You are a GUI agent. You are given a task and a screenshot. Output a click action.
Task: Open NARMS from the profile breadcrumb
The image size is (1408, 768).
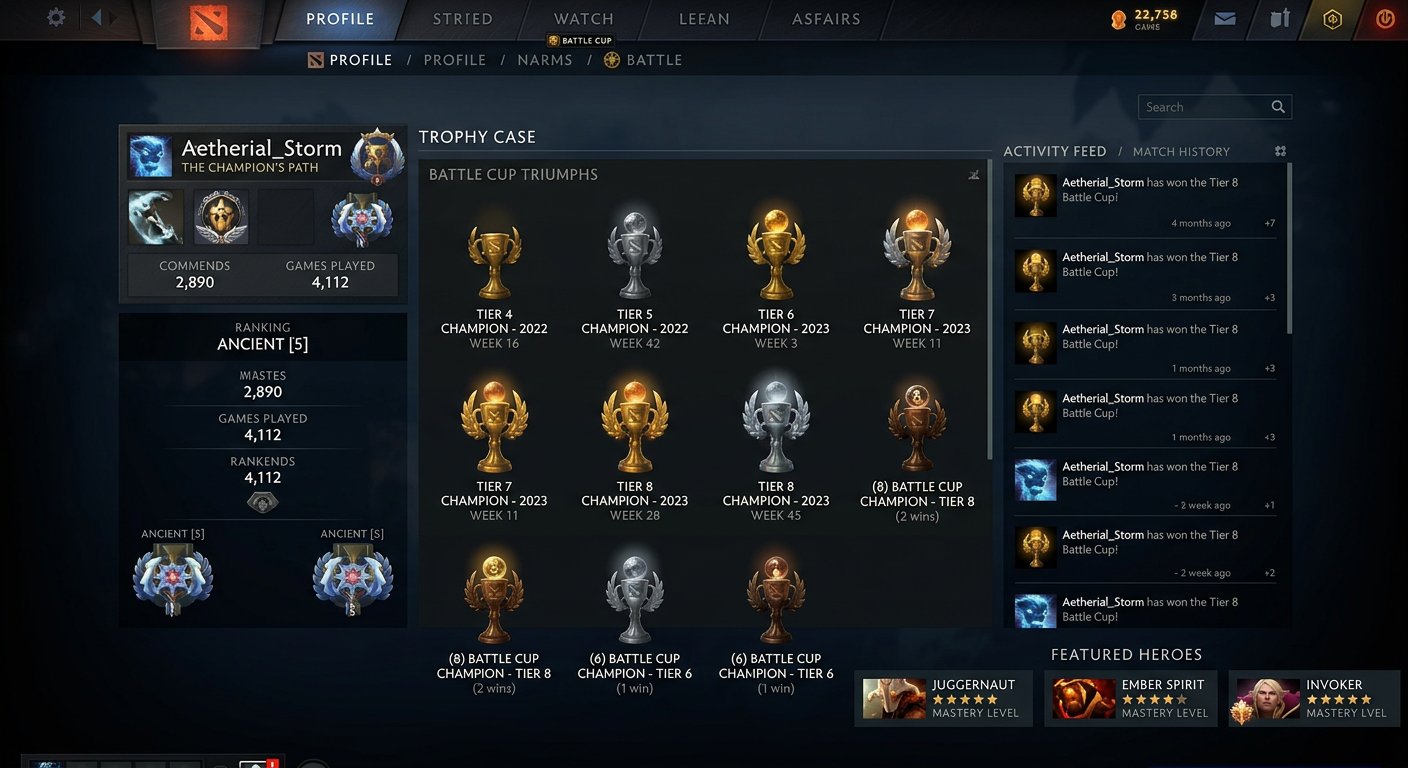pyautogui.click(x=544, y=60)
